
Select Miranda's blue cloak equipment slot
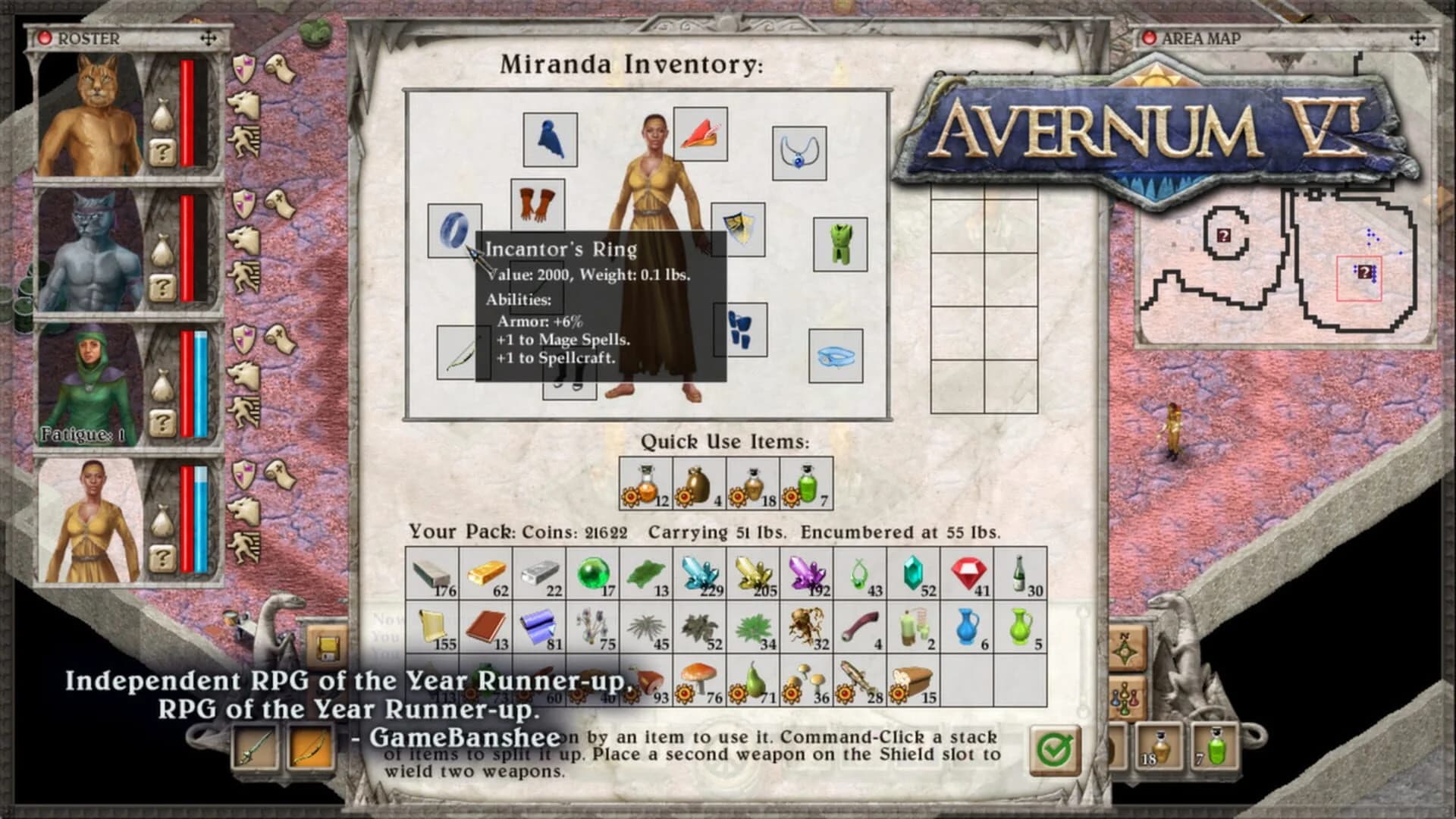pos(550,140)
